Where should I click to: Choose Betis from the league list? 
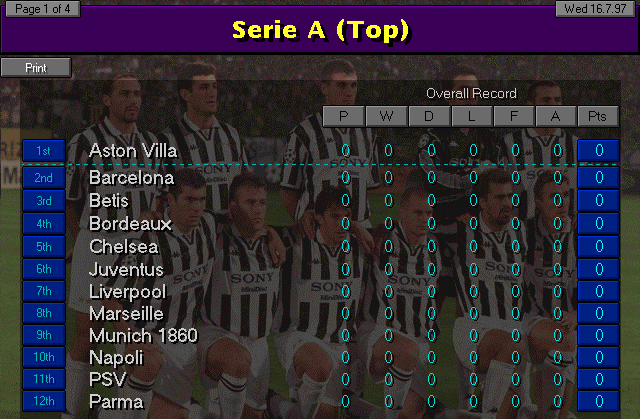pos(109,201)
